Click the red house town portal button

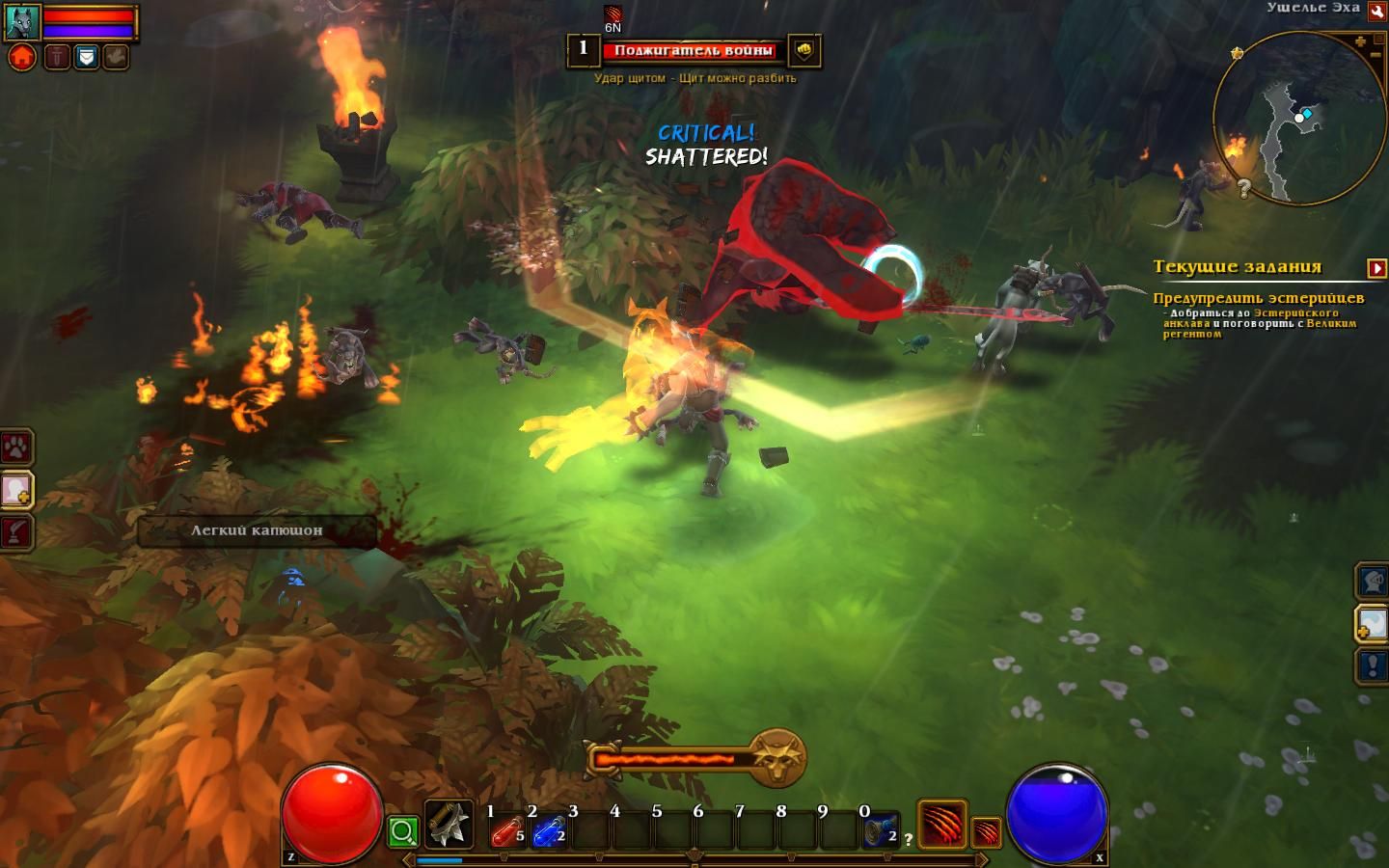[x=22, y=57]
